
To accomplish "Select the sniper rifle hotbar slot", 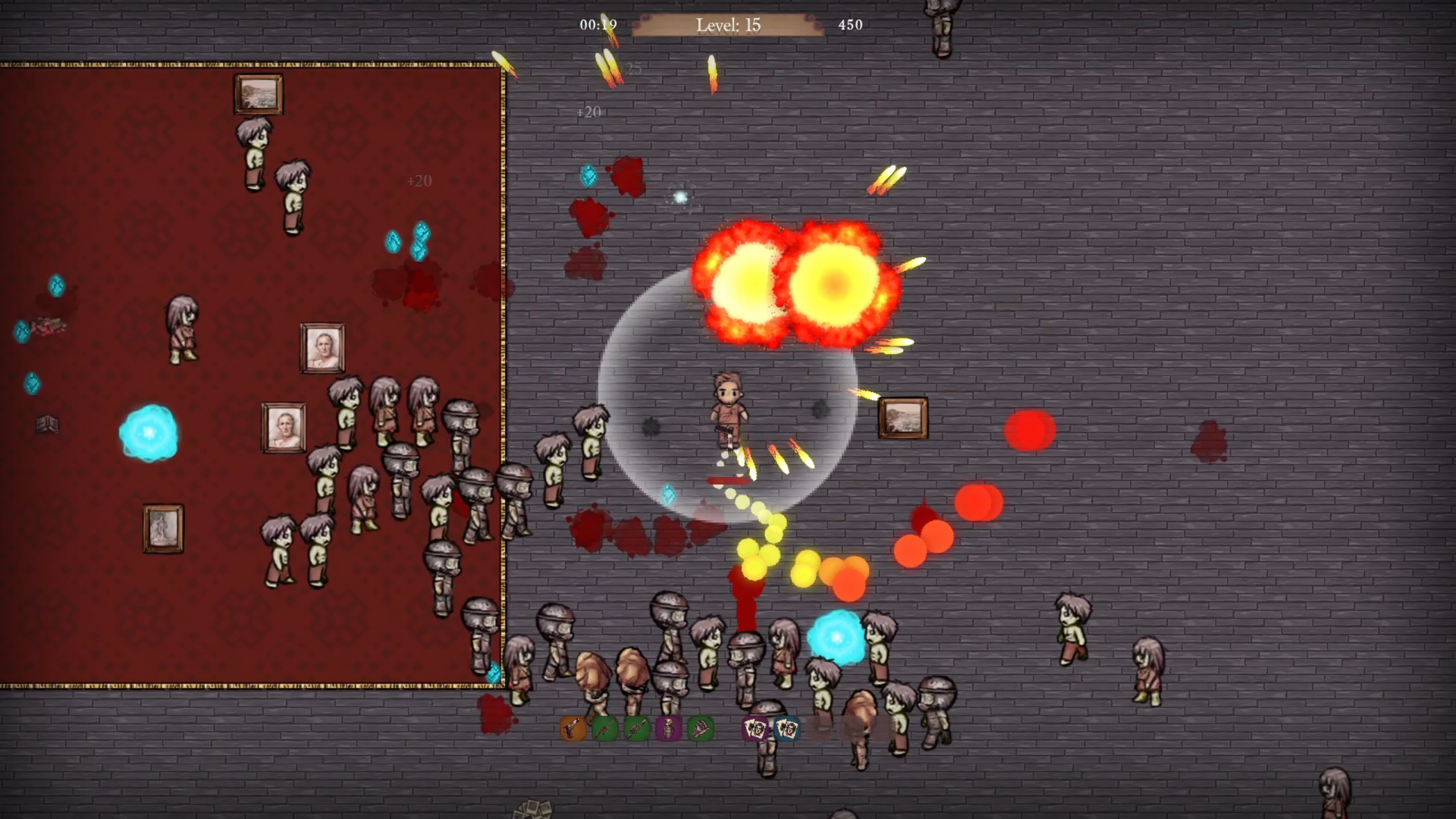I will tap(637, 730).
